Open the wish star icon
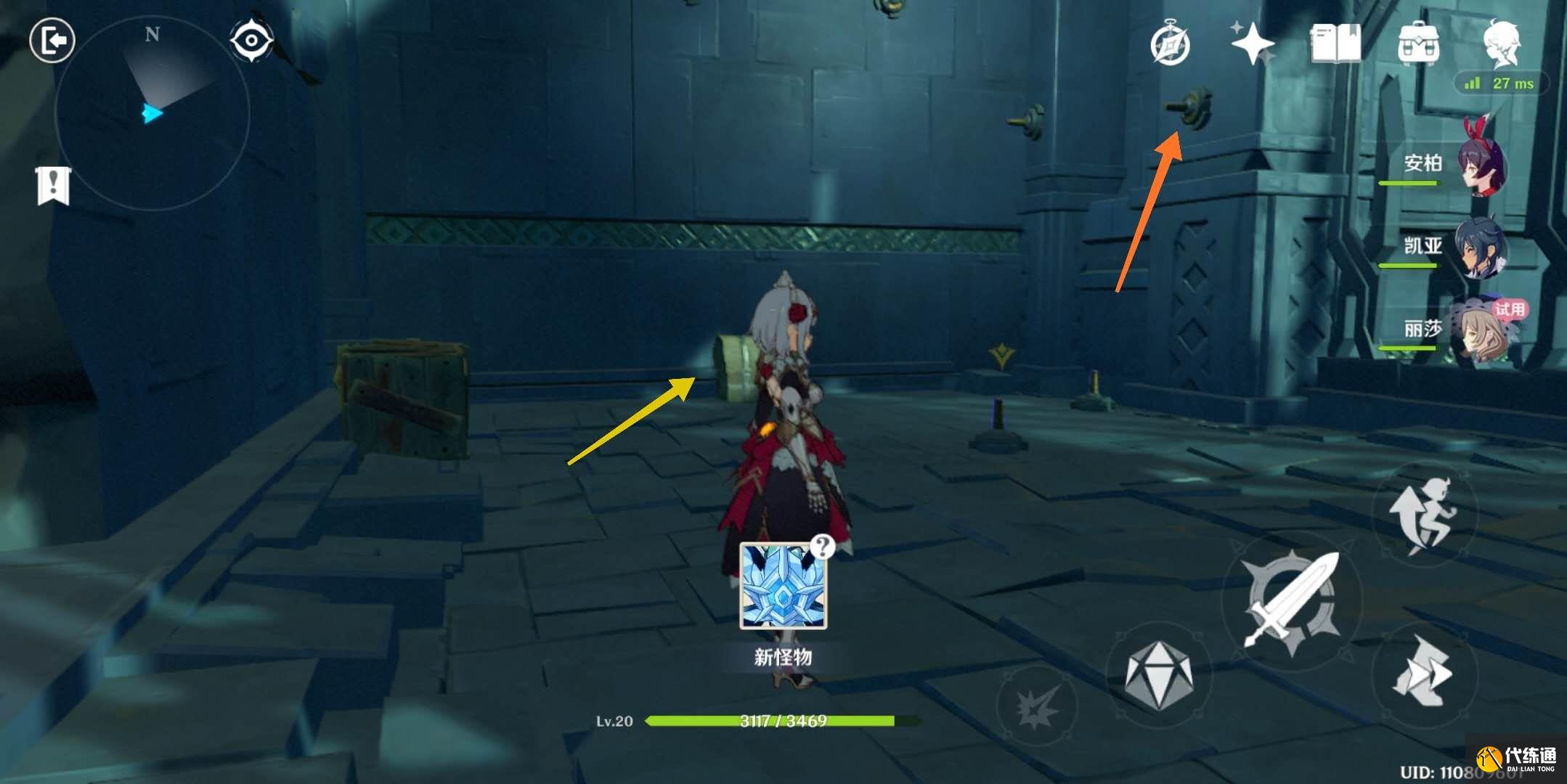This screenshot has width=1567, height=784. pos(1253,44)
